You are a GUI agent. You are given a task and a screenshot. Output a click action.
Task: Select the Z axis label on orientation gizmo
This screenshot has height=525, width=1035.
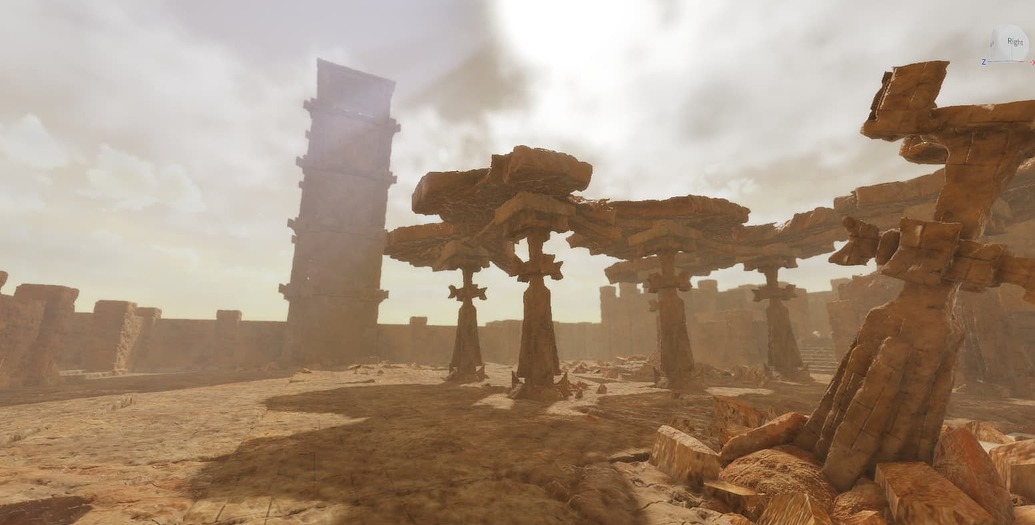tap(984, 61)
